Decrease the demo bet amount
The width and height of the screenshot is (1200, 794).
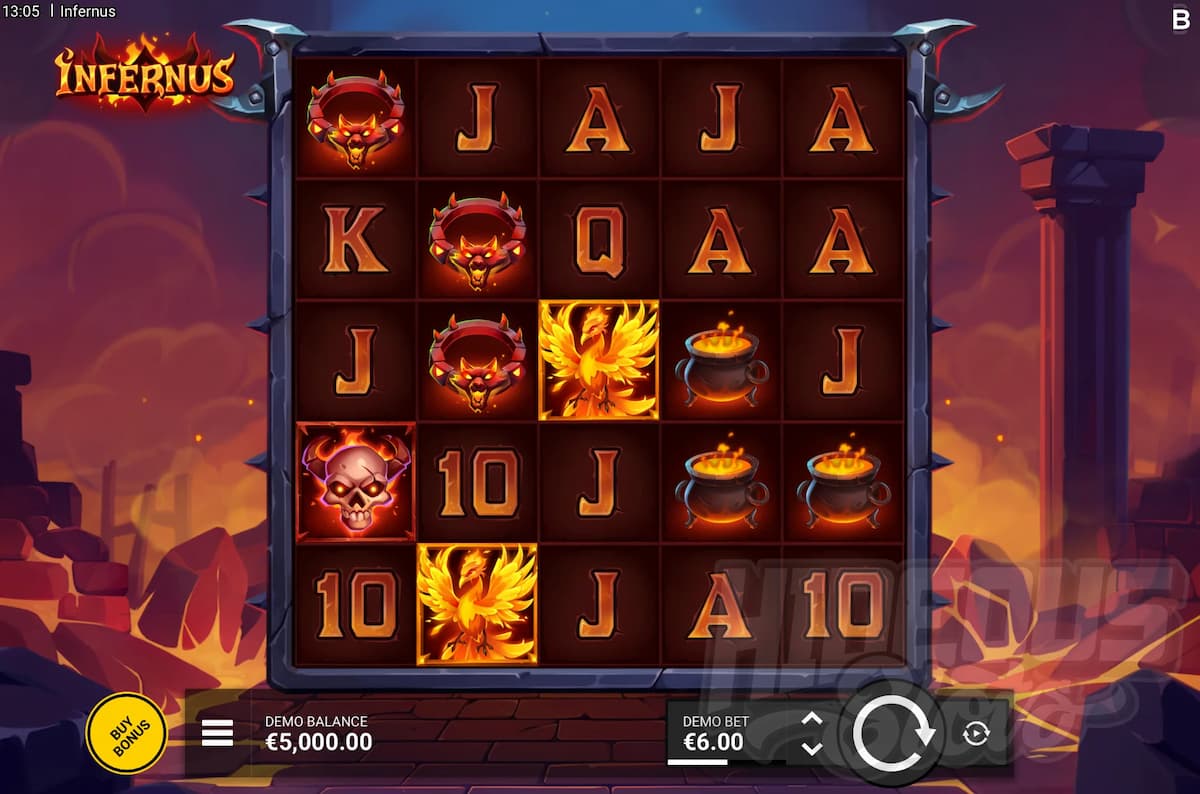click(812, 748)
